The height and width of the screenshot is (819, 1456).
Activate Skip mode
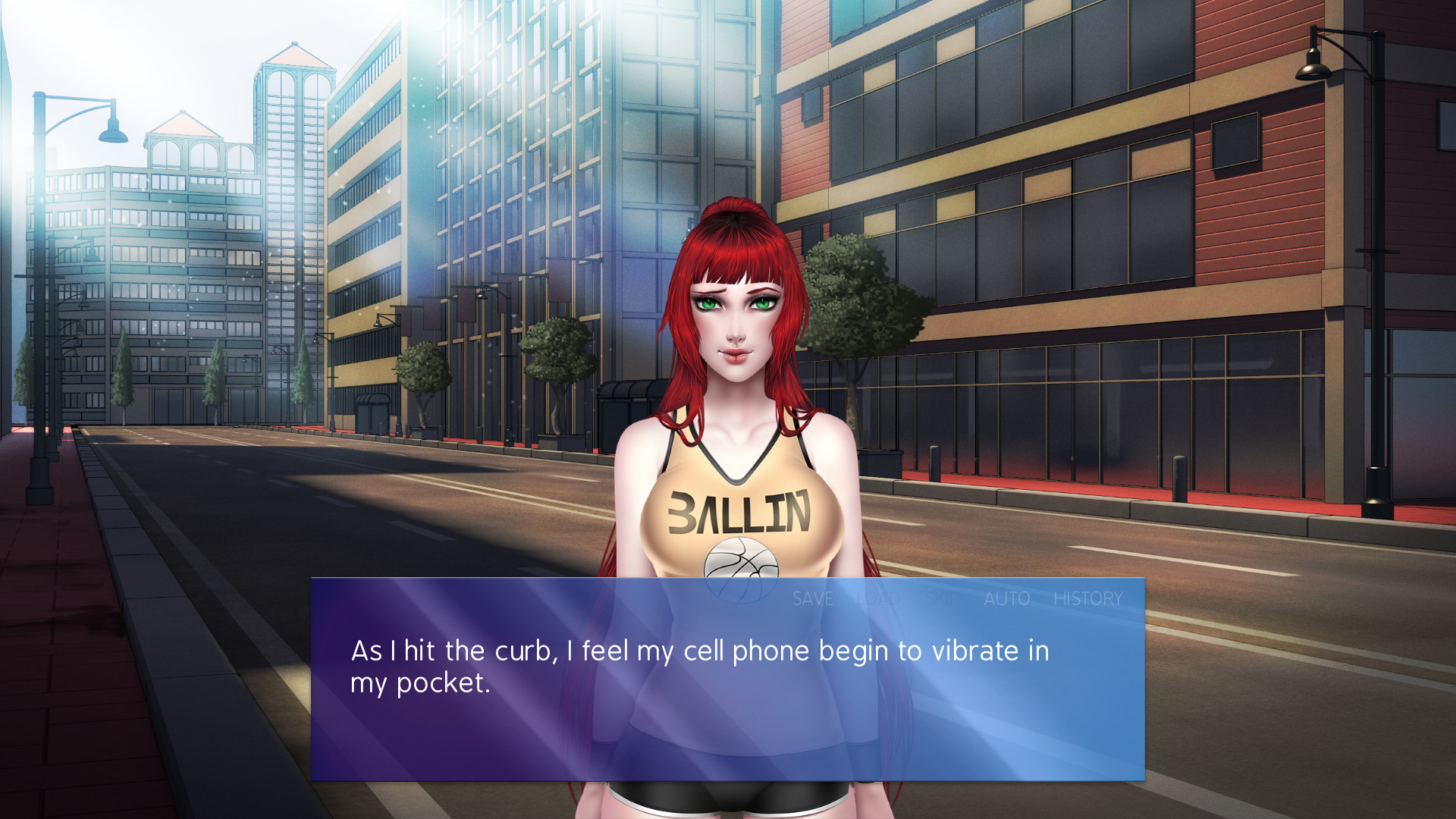point(942,599)
